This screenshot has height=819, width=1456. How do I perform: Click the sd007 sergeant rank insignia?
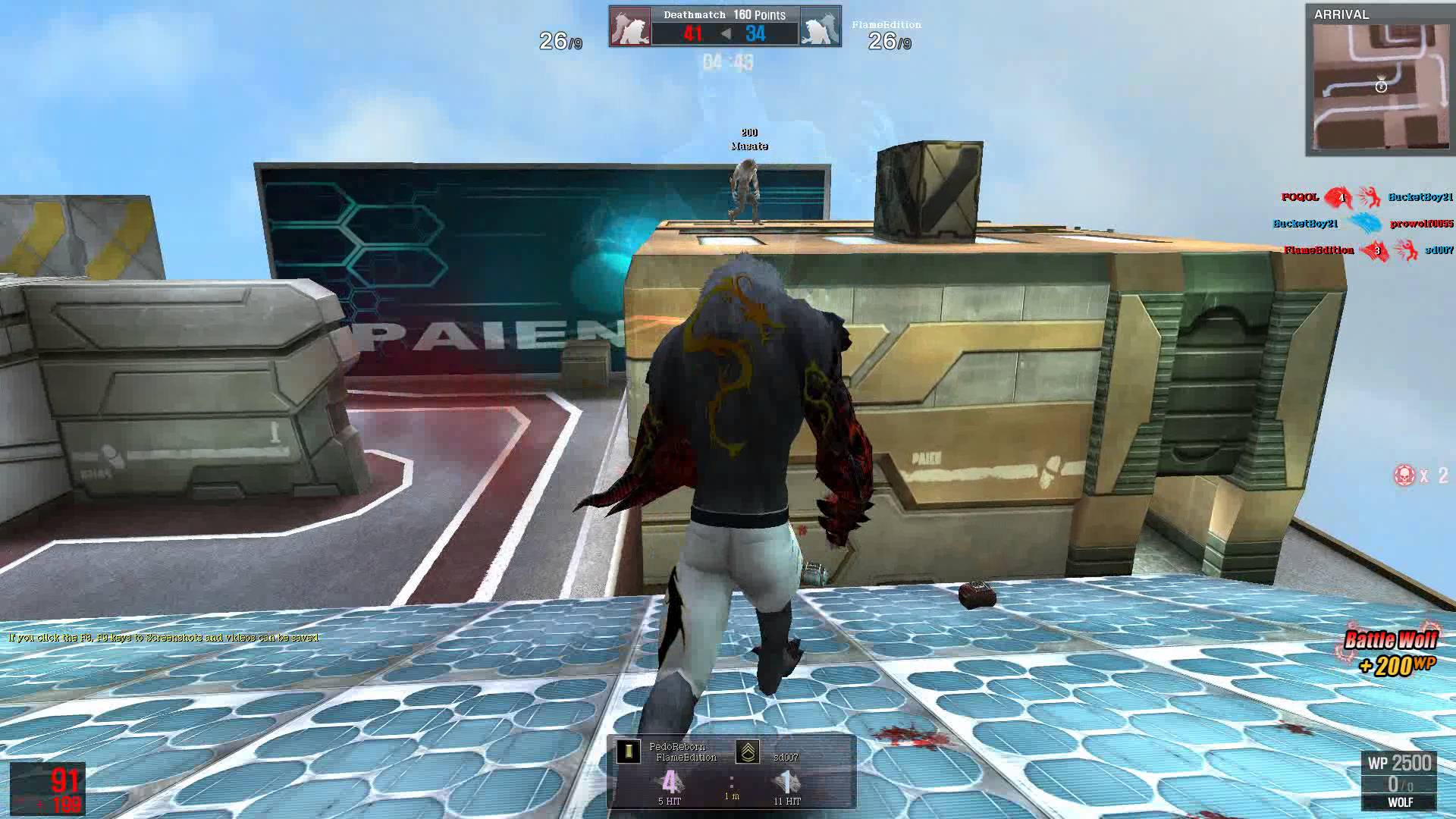[x=748, y=752]
